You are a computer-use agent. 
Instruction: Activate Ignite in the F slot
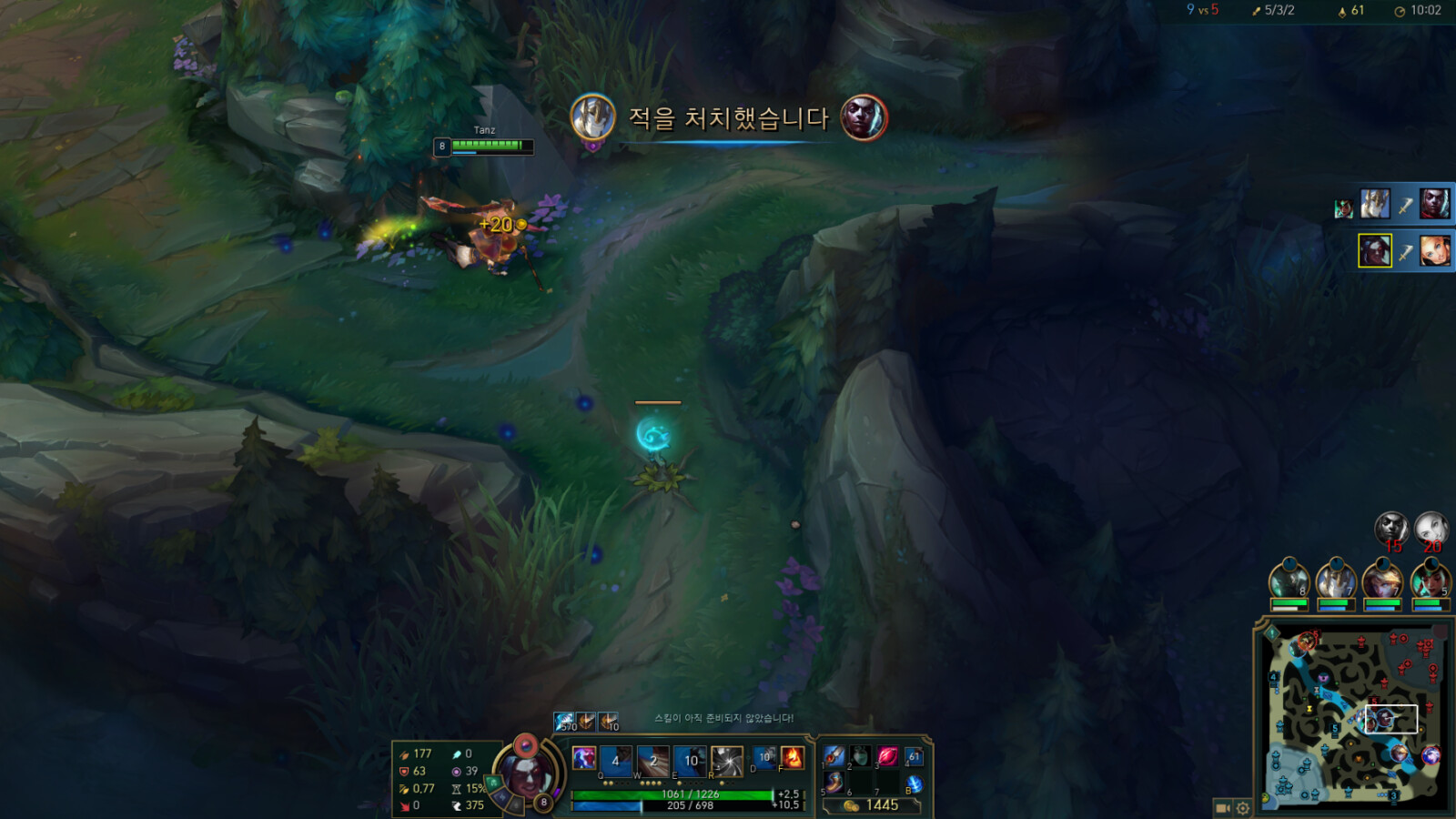pos(792,758)
